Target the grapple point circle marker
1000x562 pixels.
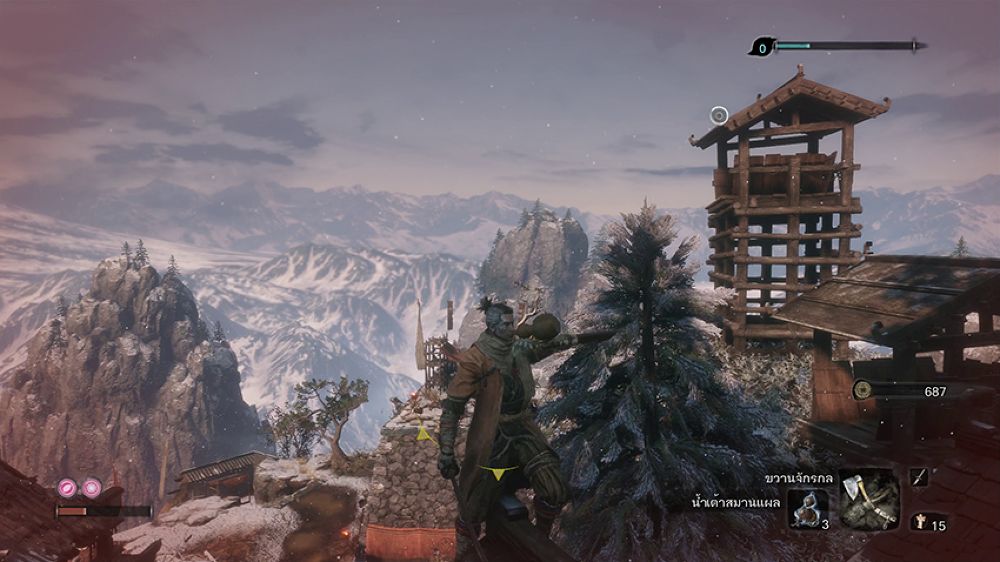click(718, 116)
